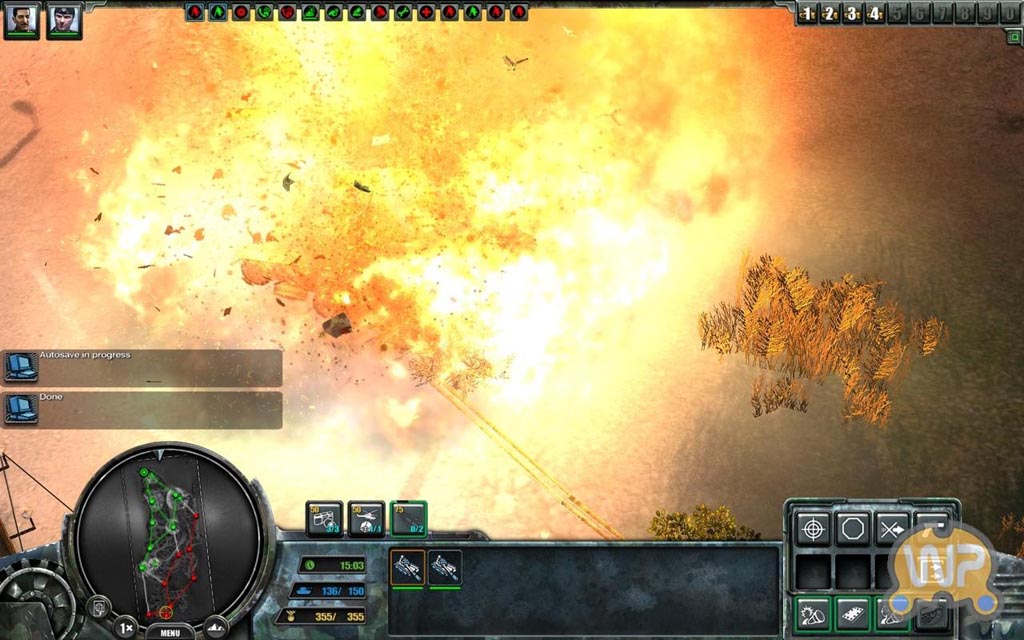Open the MENU button below the minimap
The width and height of the screenshot is (1024, 640).
[170, 632]
